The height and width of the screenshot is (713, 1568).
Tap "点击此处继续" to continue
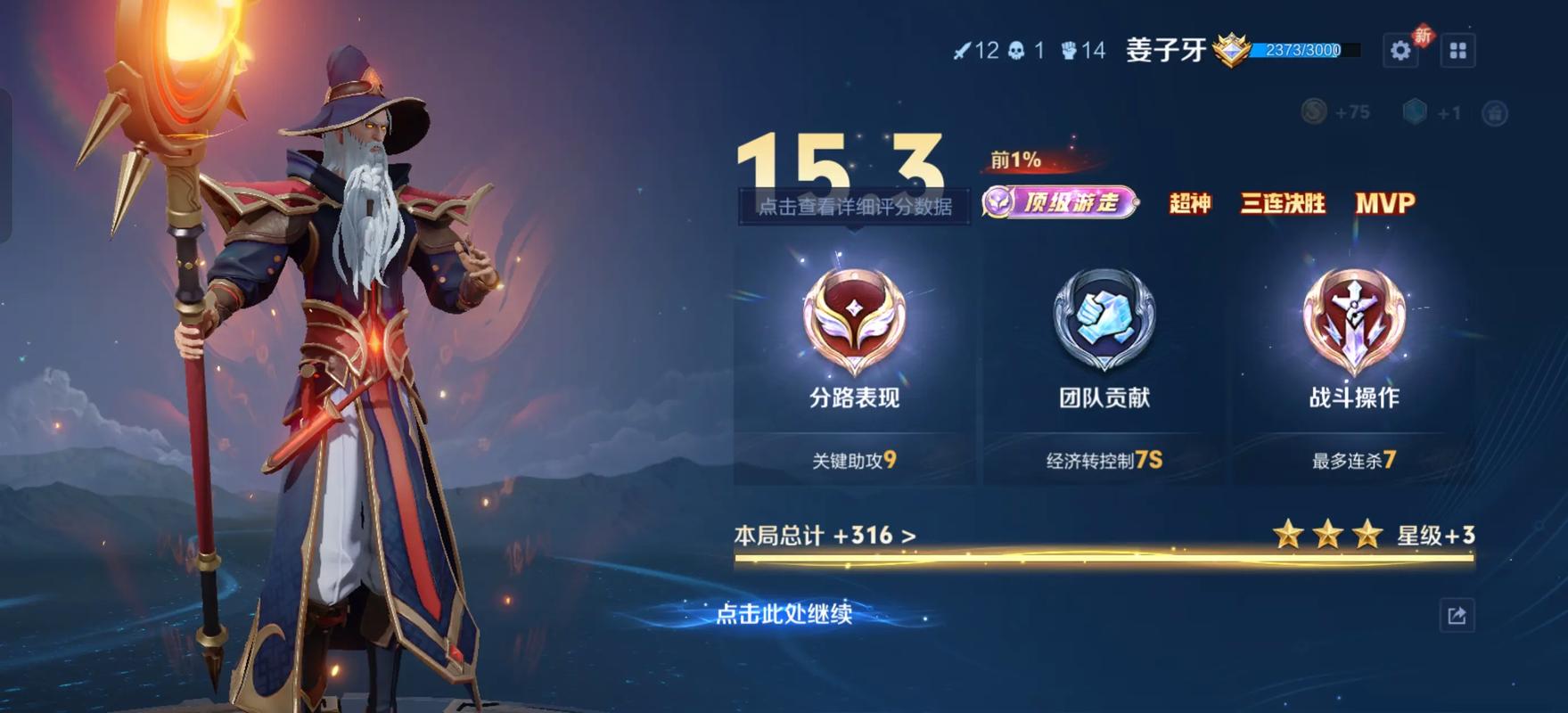[x=784, y=614]
